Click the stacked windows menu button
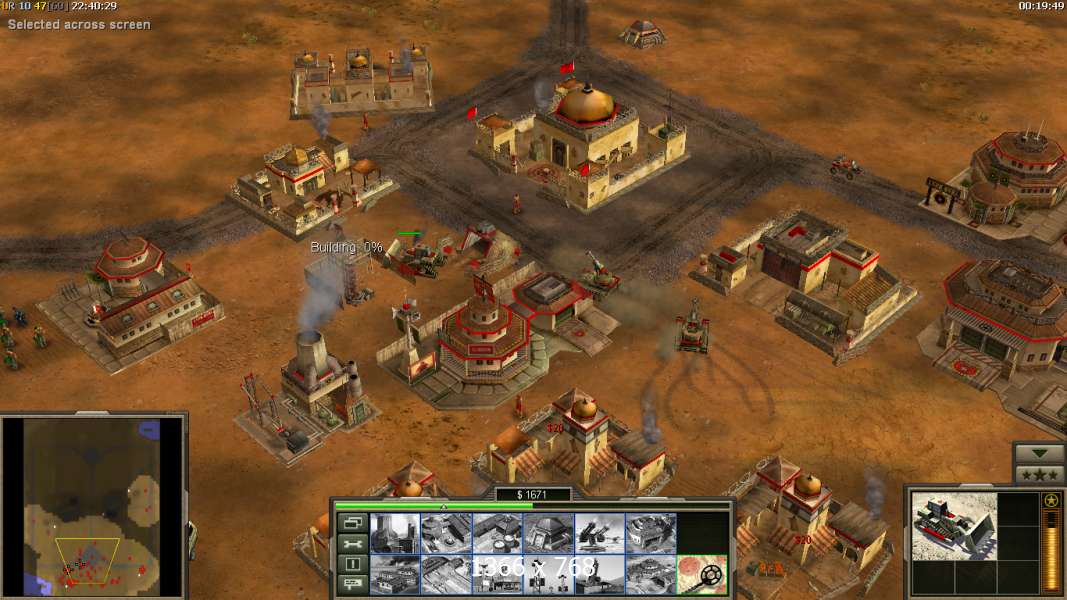Screen dimensions: 1067x600 point(351,523)
